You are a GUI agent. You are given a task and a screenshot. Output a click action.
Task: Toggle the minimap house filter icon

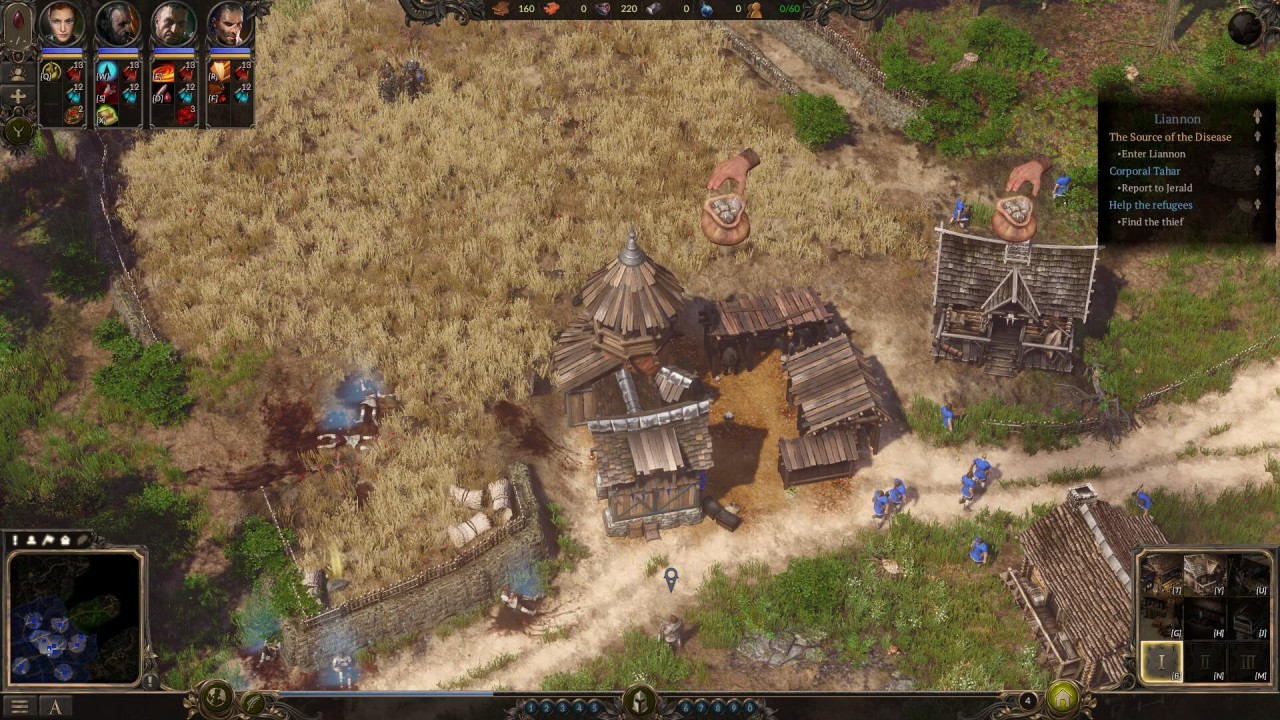coord(65,540)
